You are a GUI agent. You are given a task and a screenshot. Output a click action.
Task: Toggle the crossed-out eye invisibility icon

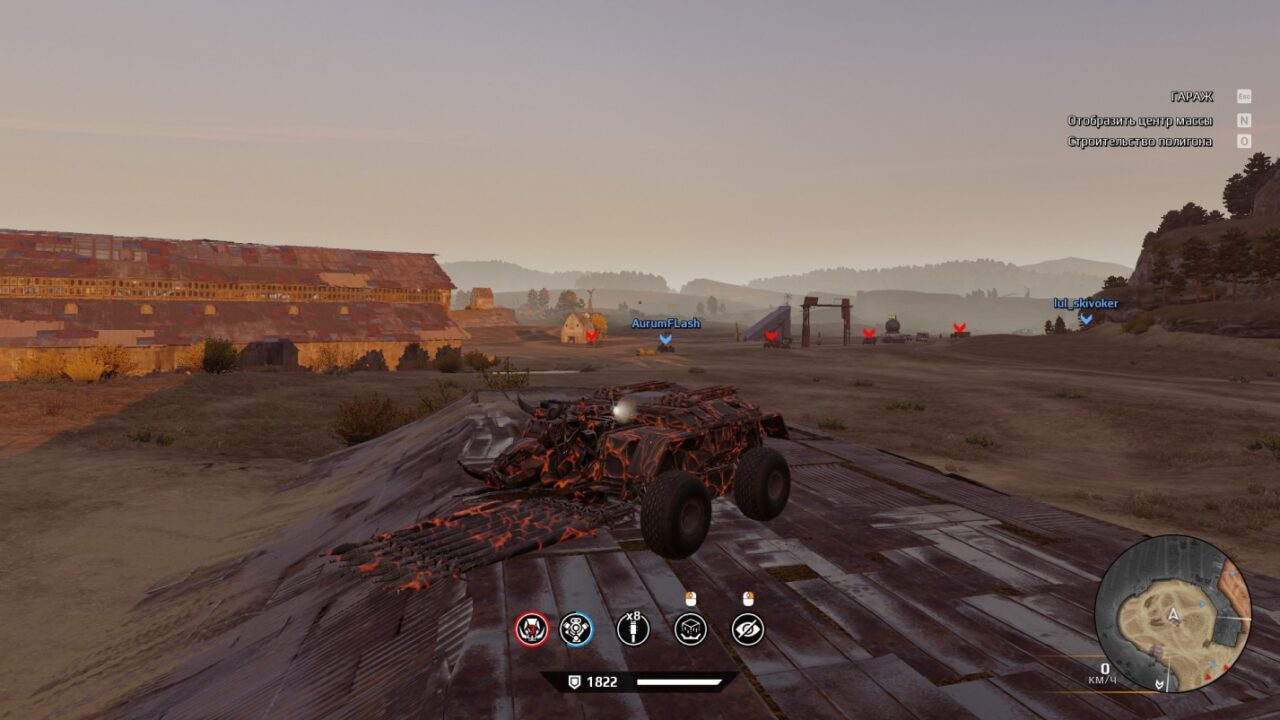pyautogui.click(x=748, y=629)
